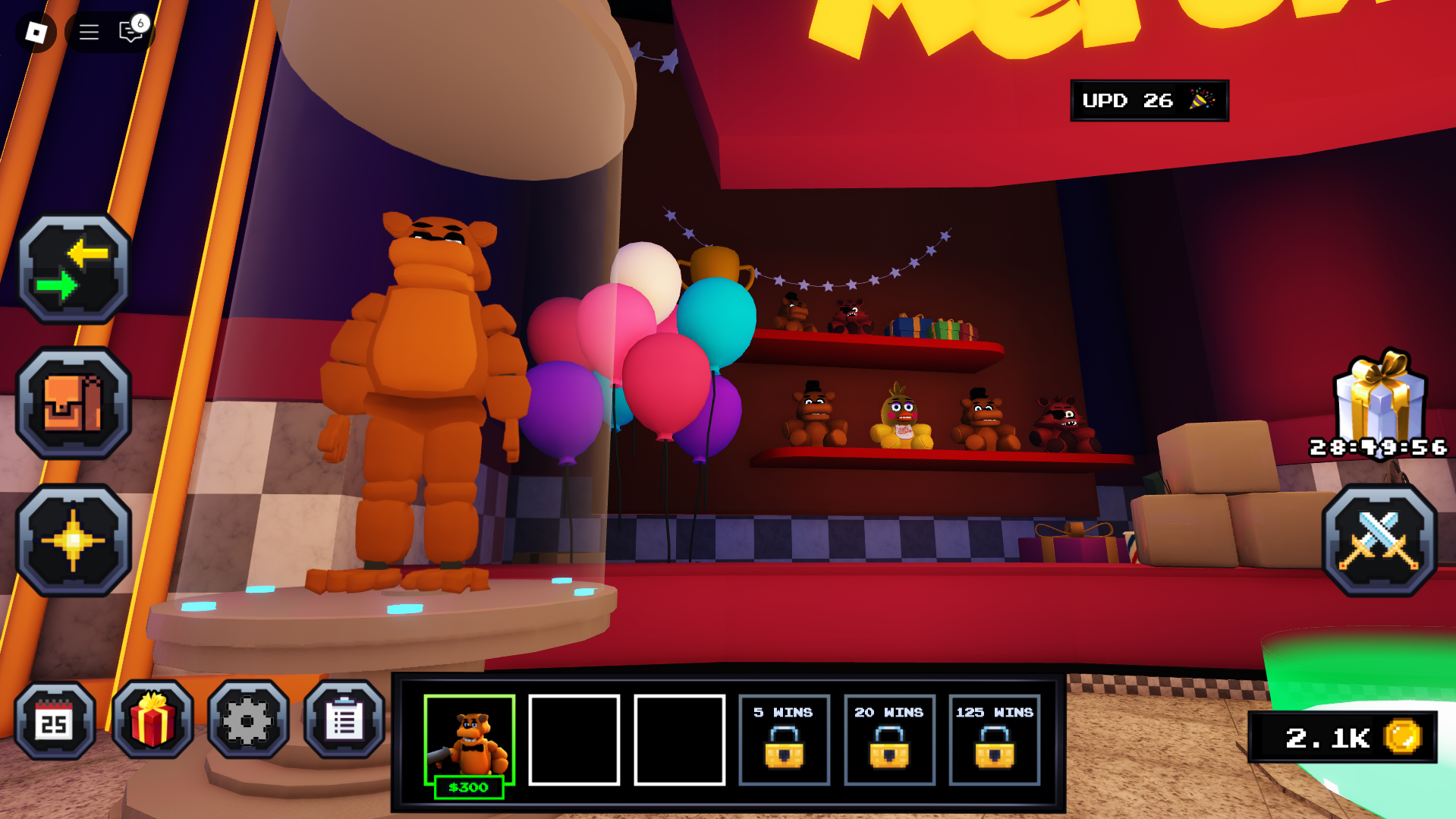Select the Freddy $300 unit slot
Screen dimensions: 1456x819
[469, 742]
